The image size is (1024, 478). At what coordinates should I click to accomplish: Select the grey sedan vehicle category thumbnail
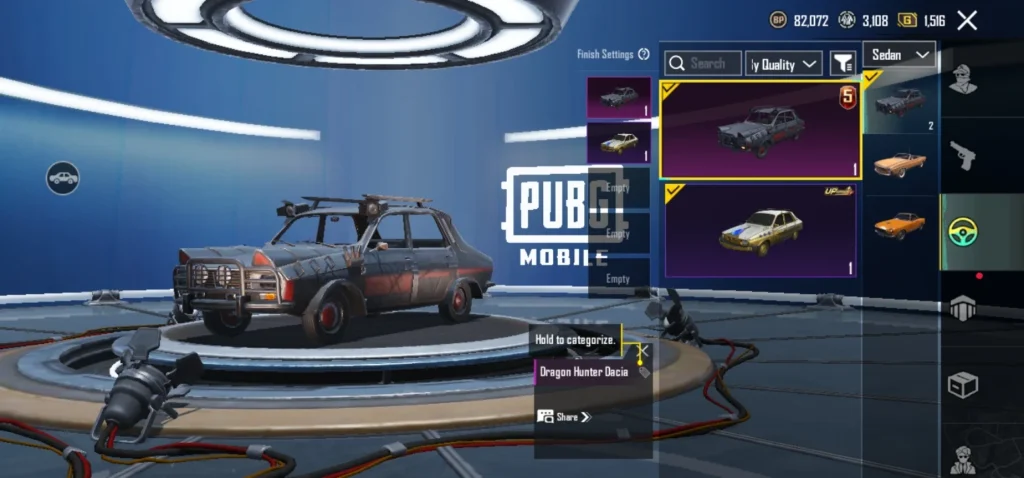pos(899,101)
